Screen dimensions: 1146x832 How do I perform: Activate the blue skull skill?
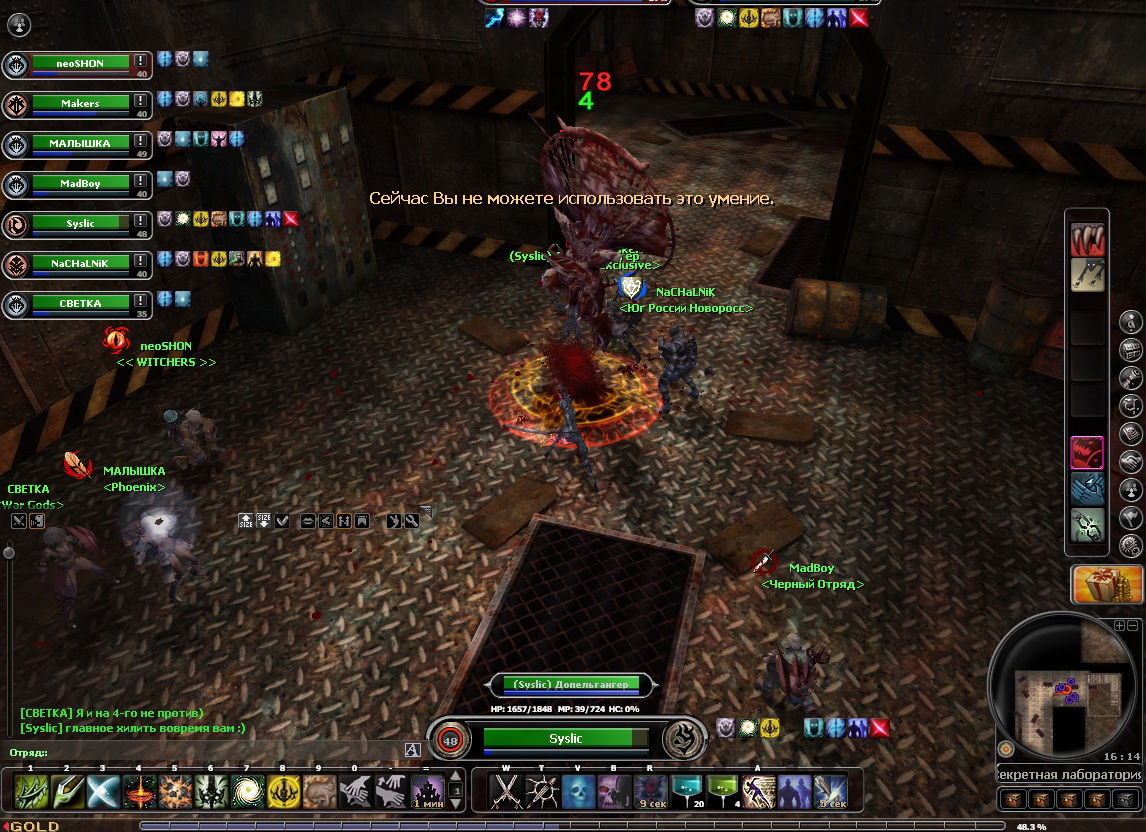tap(579, 792)
